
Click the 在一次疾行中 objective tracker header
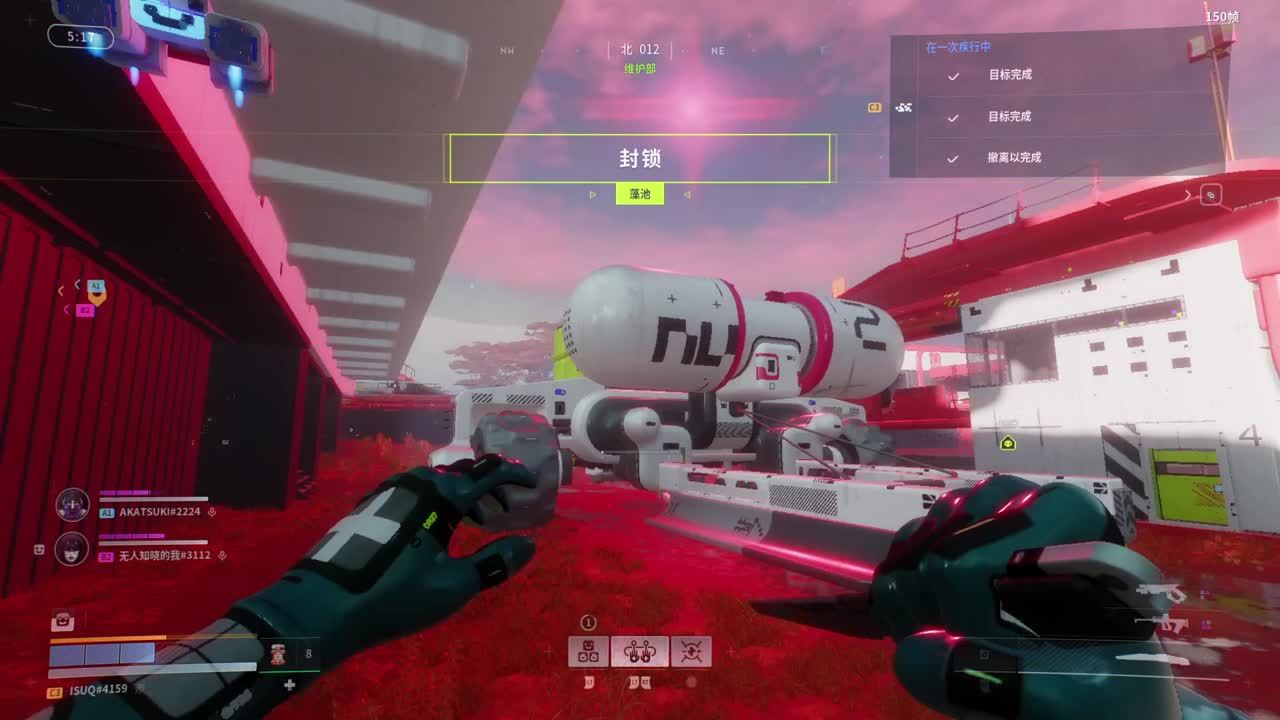pyautogui.click(x=958, y=47)
